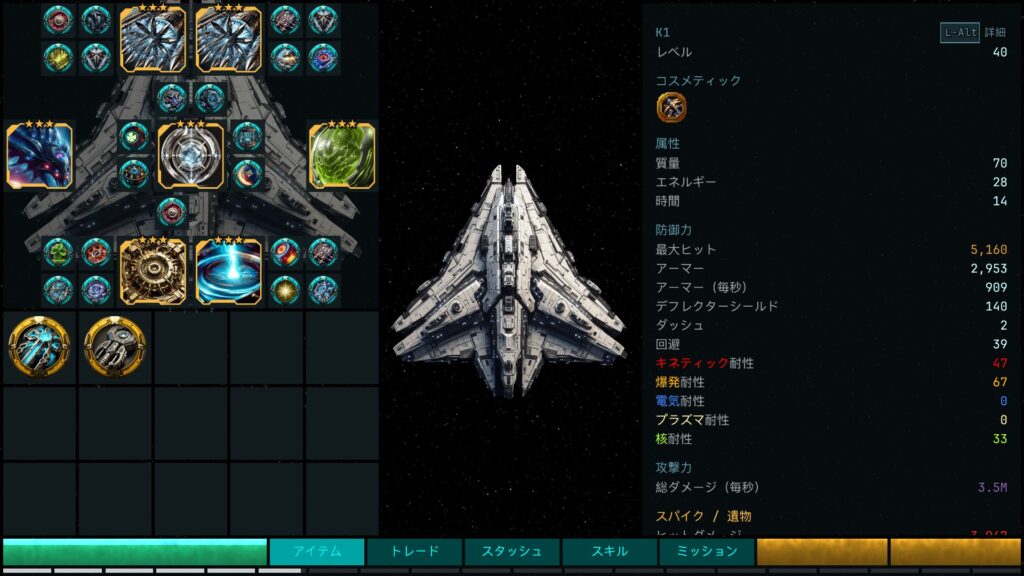Screen dimensions: 1024x576
Task: Select the green crystal orb equipment slot
Action: (x=342, y=156)
